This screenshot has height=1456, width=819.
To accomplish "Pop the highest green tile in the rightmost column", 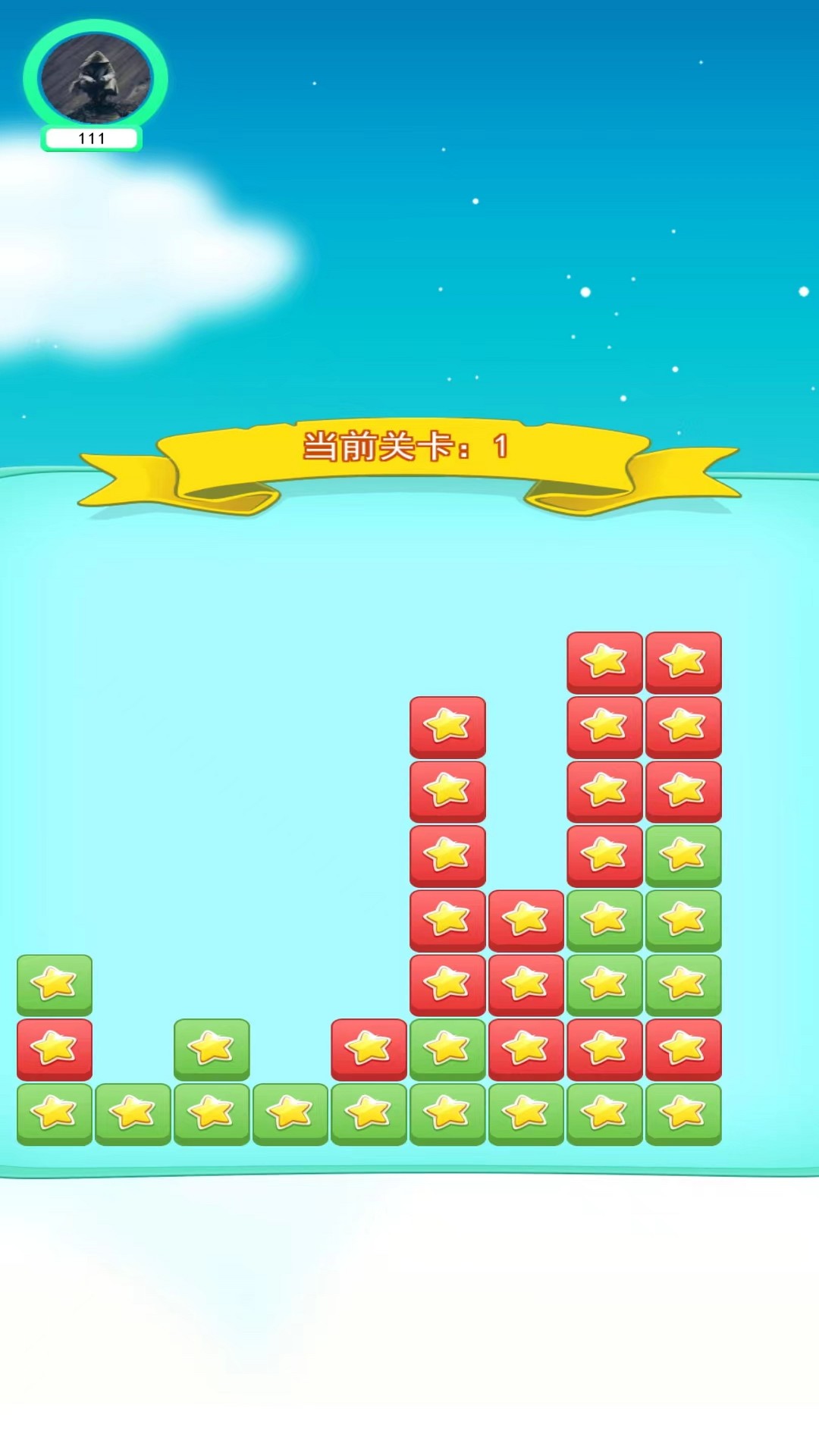I will coord(683,856).
